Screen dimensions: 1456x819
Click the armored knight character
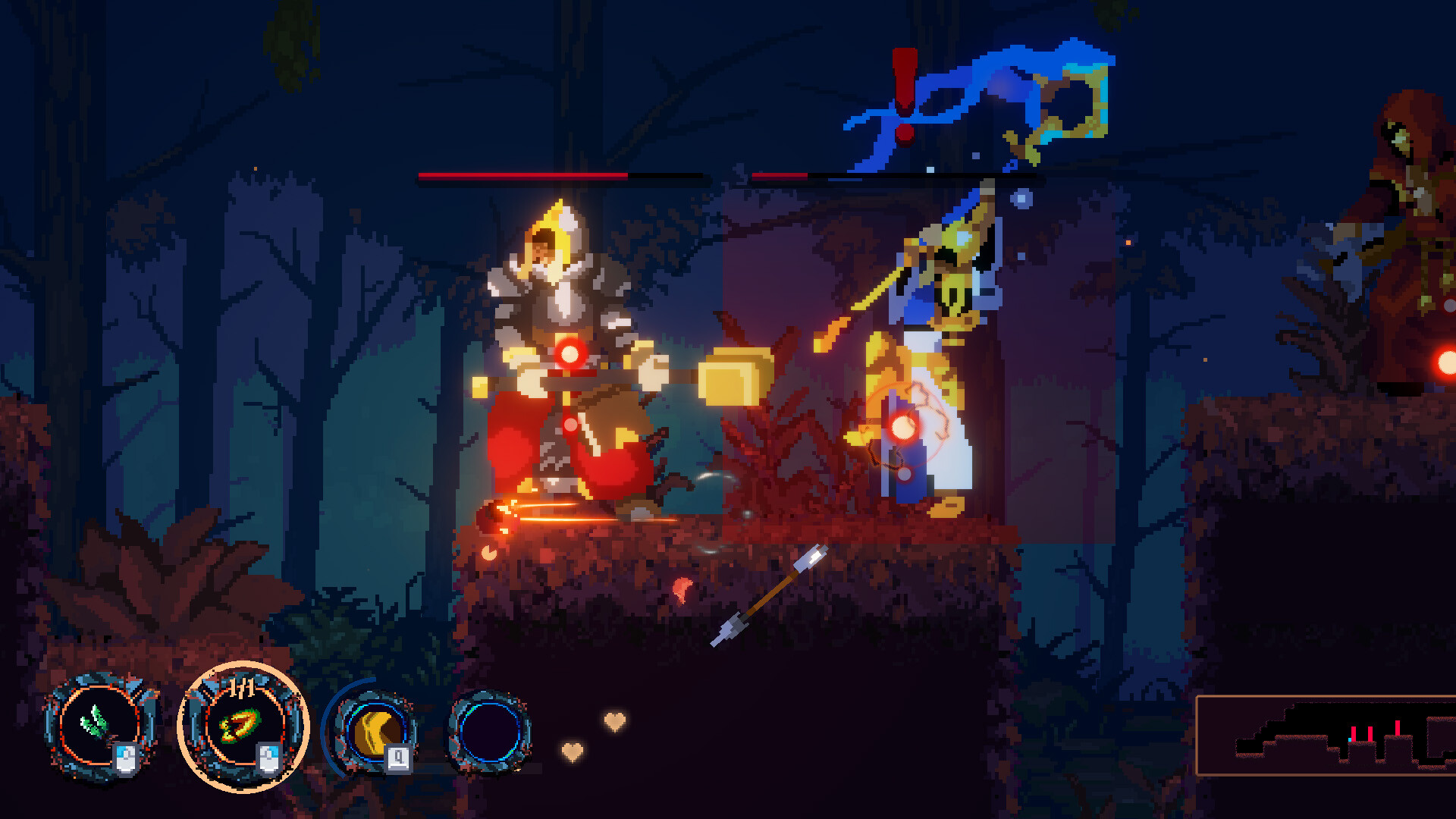[x=561, y=349]
